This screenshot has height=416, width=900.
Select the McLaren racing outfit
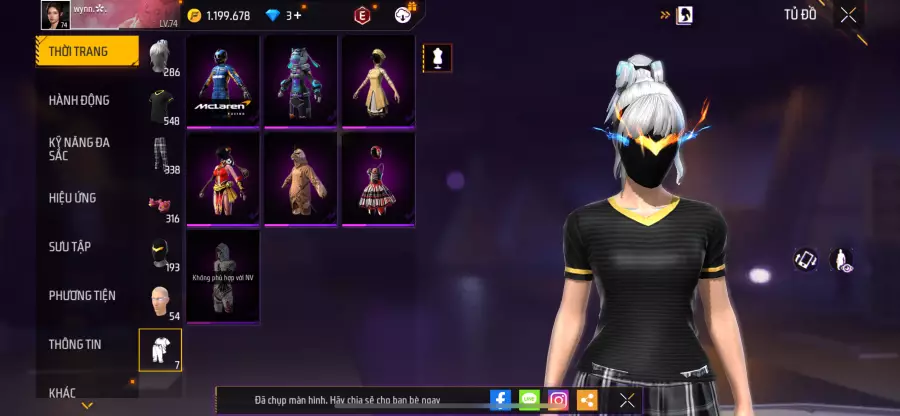tap(223, 81)
